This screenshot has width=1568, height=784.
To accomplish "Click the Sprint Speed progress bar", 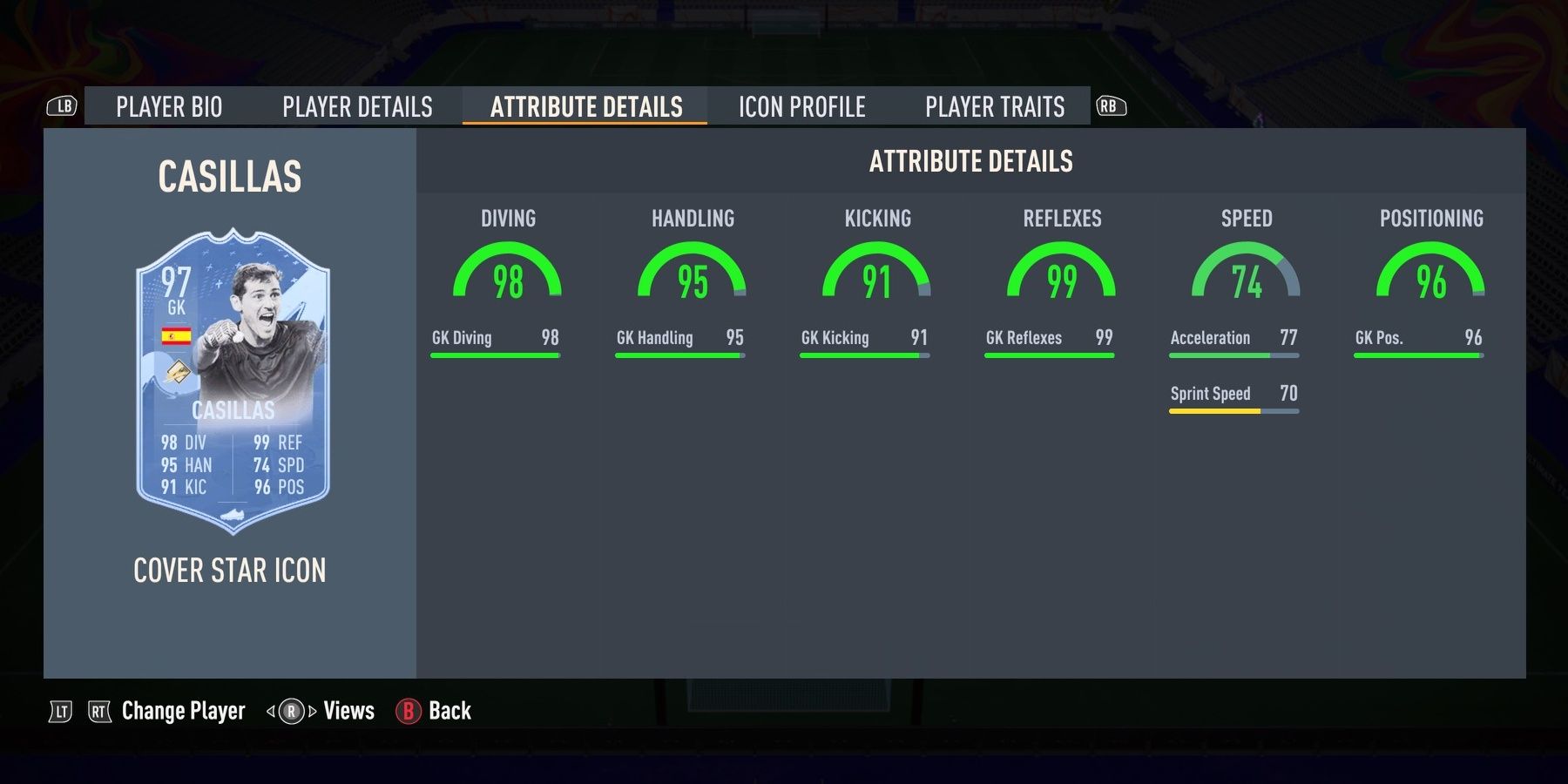I will (x=1233, y=412).
